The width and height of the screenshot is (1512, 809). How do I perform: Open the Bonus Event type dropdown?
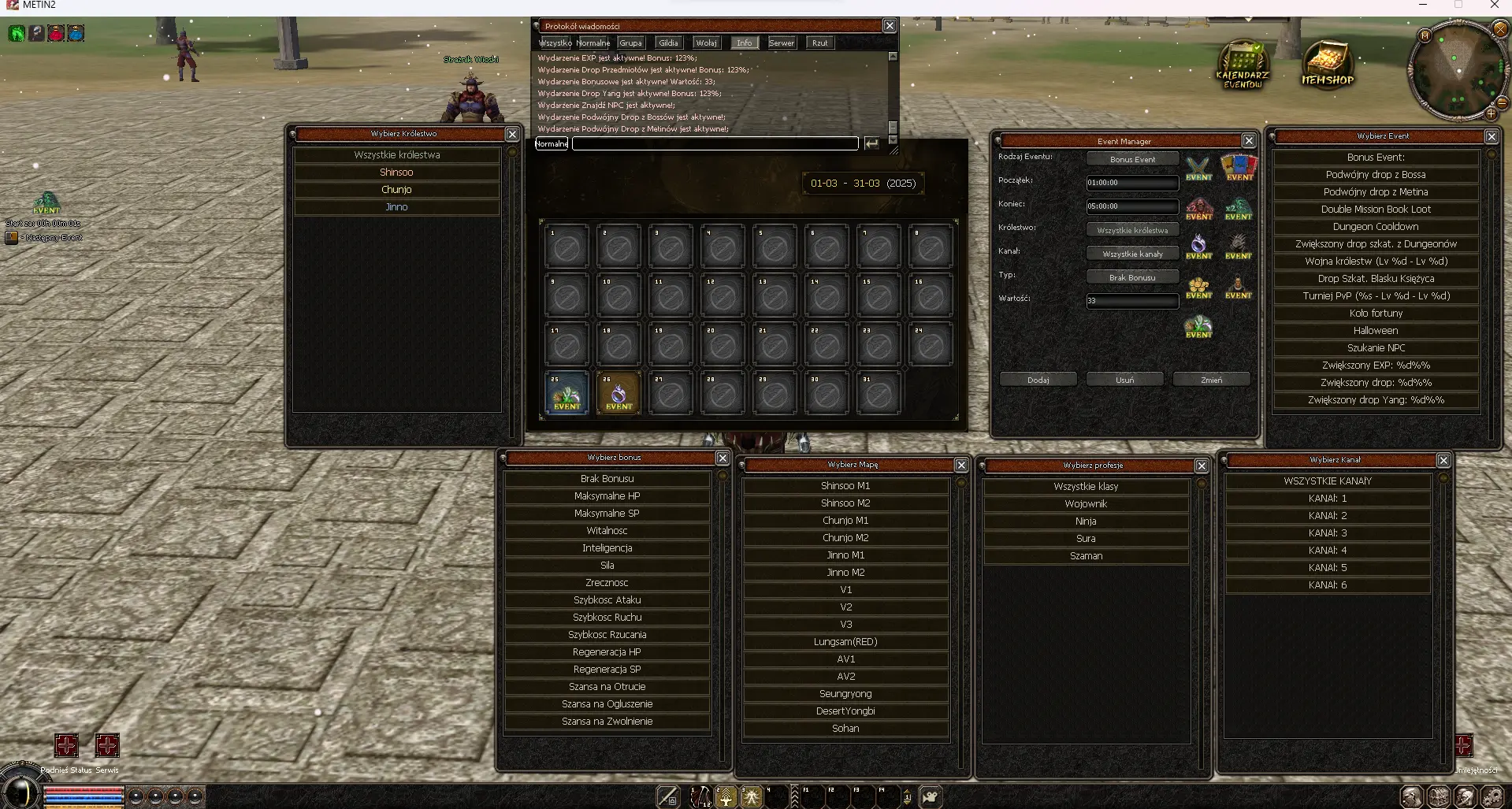pyautogui.click(x=1132, y=159)
